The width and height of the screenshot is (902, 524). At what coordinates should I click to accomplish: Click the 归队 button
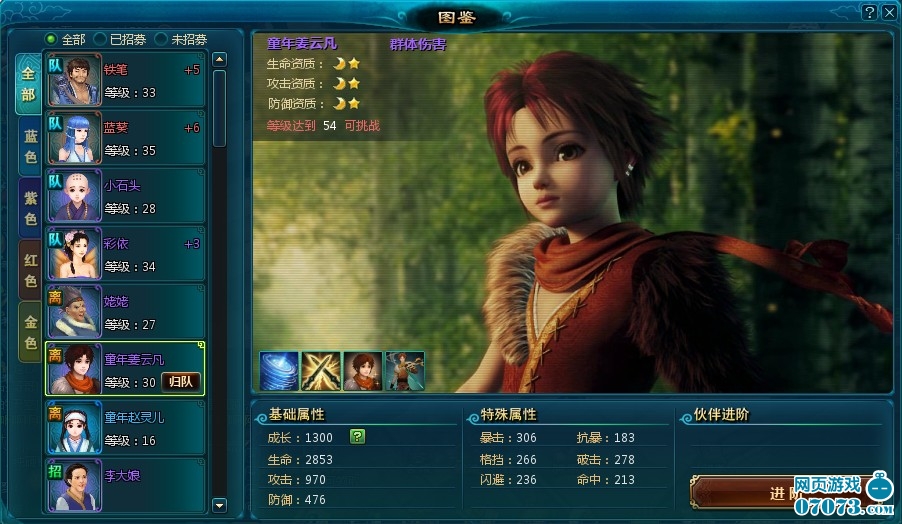coord(181,381)
